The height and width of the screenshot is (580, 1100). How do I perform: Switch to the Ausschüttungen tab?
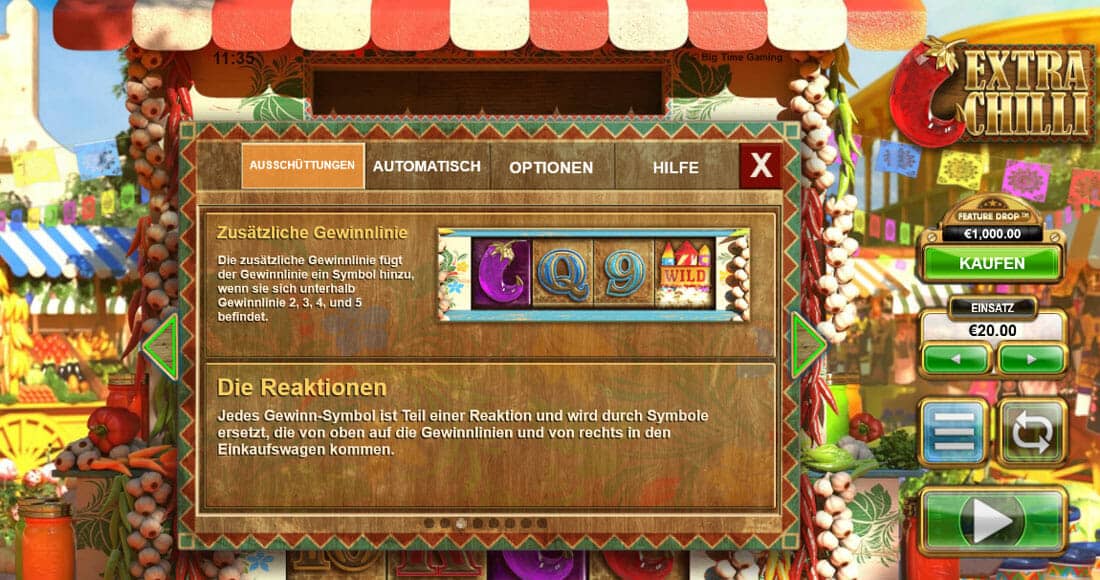(x=302, y=166)
